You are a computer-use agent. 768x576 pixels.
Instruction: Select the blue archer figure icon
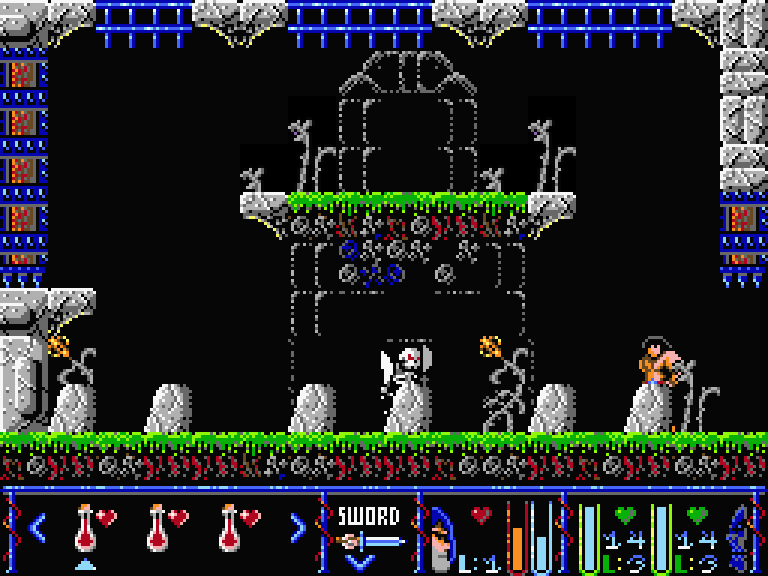[738, 535]
